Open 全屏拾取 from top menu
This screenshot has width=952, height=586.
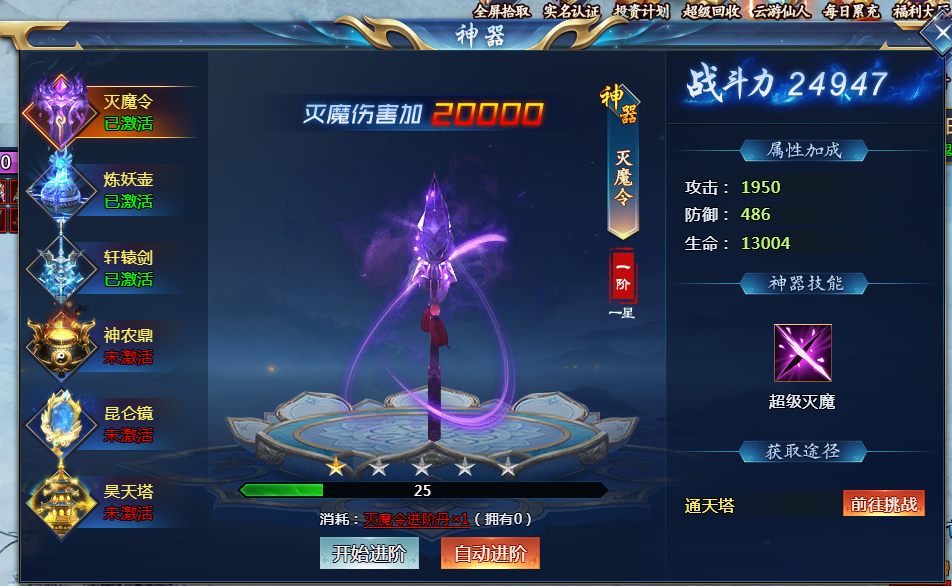pos(502,11)
